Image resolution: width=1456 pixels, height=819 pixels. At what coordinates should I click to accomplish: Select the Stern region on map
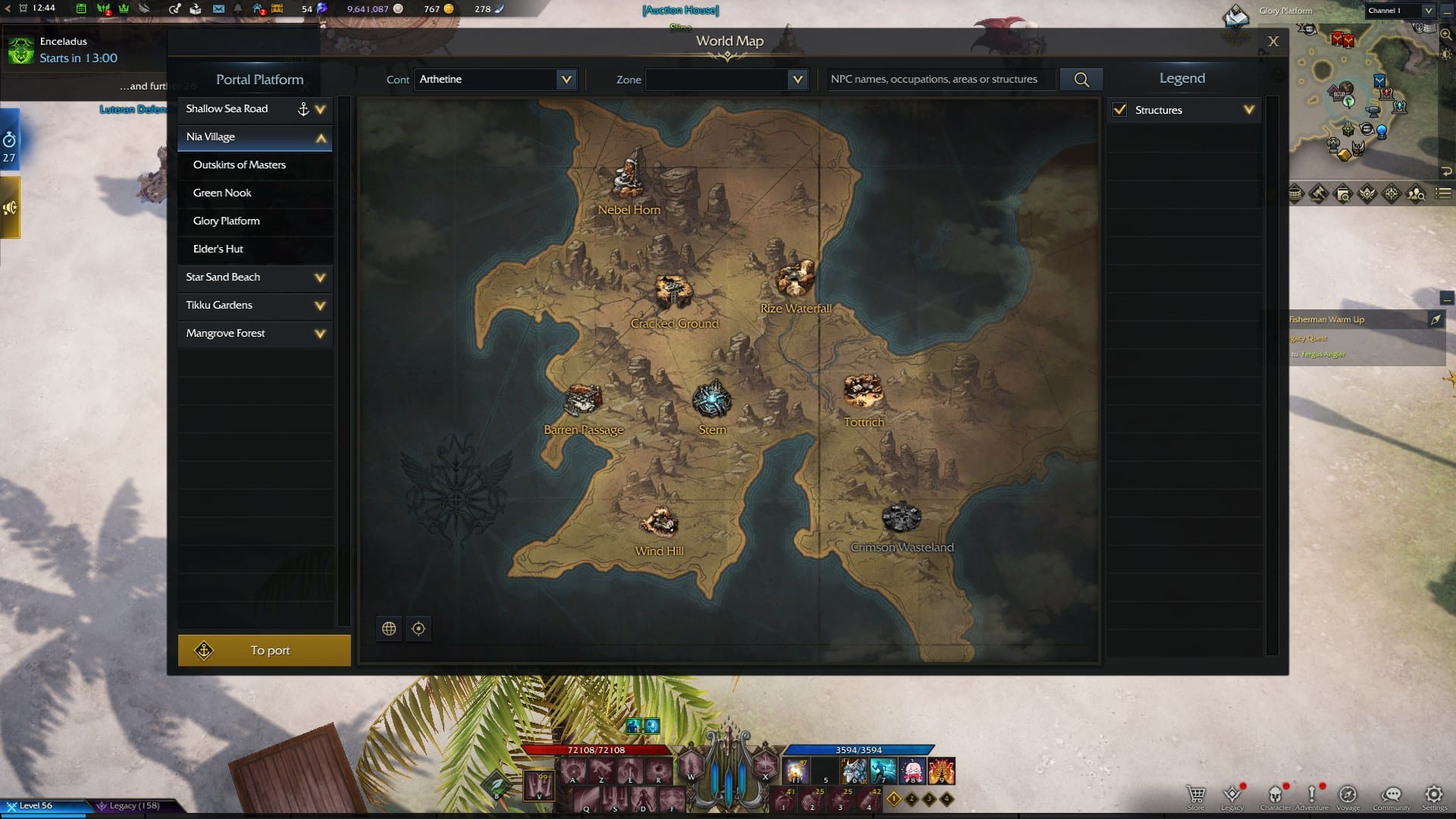pyautogui.click(x=711, y=402)
